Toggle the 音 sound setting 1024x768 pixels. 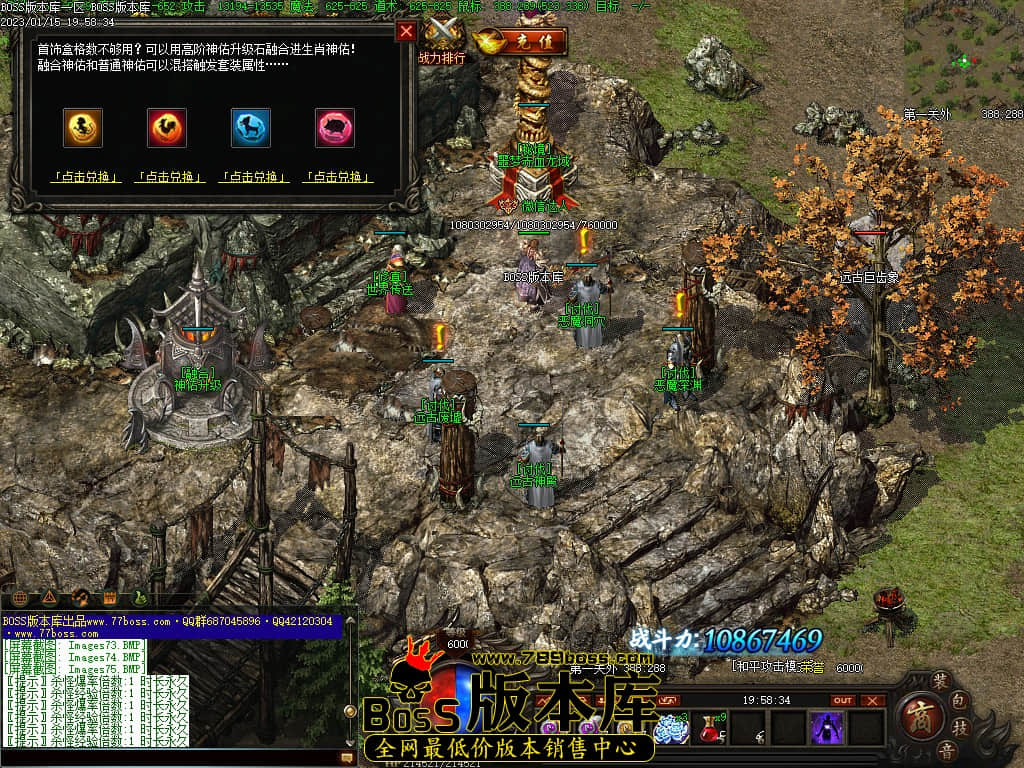click(945, 750)
